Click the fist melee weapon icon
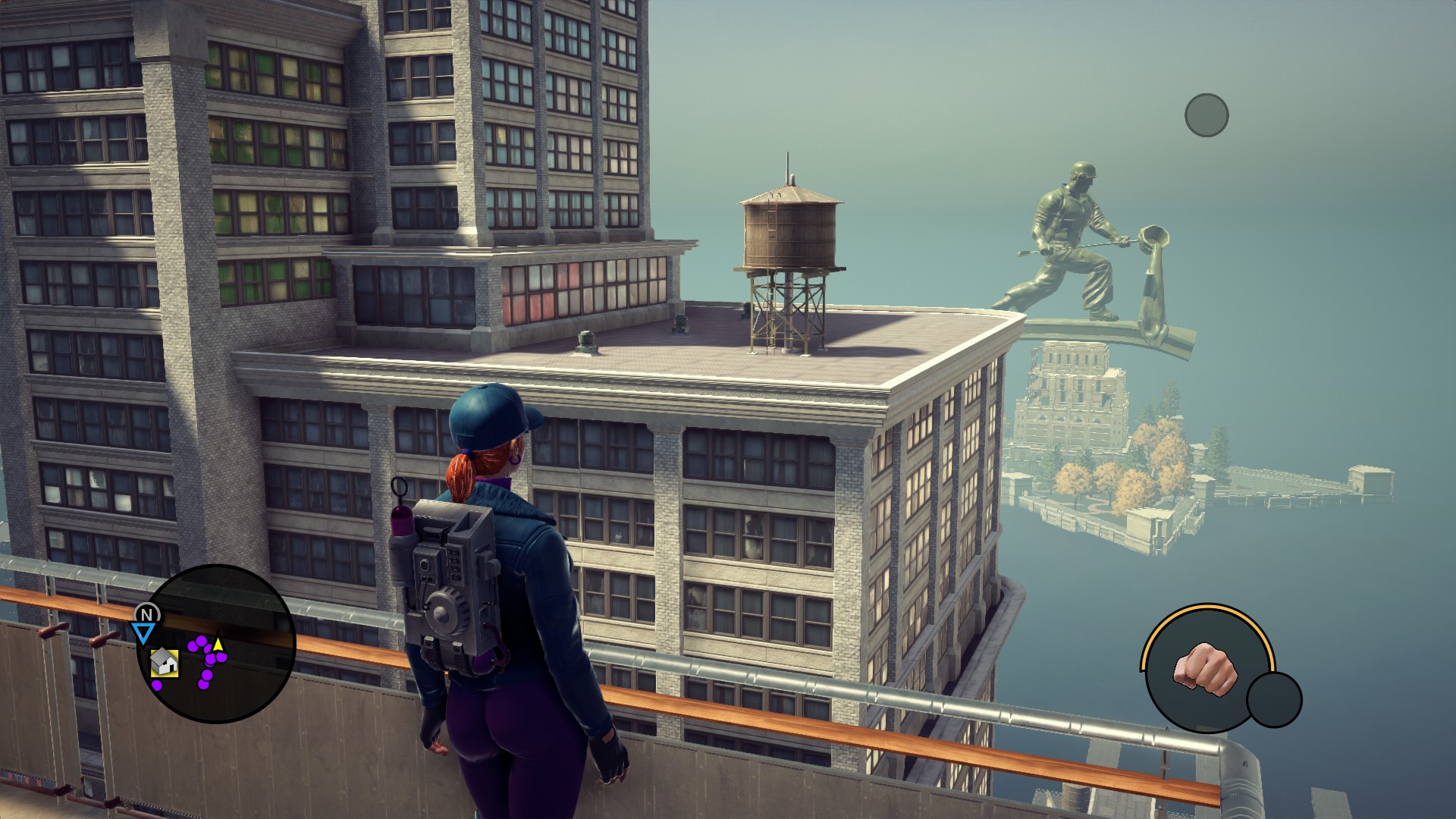1456x819 pixels. point(1205,669)
